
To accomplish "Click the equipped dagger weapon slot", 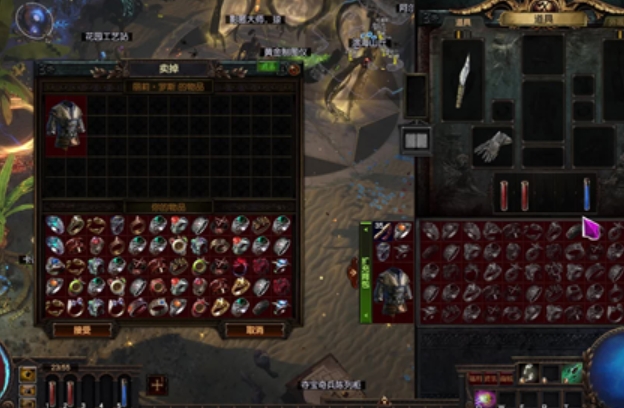I will coord(463,81).
